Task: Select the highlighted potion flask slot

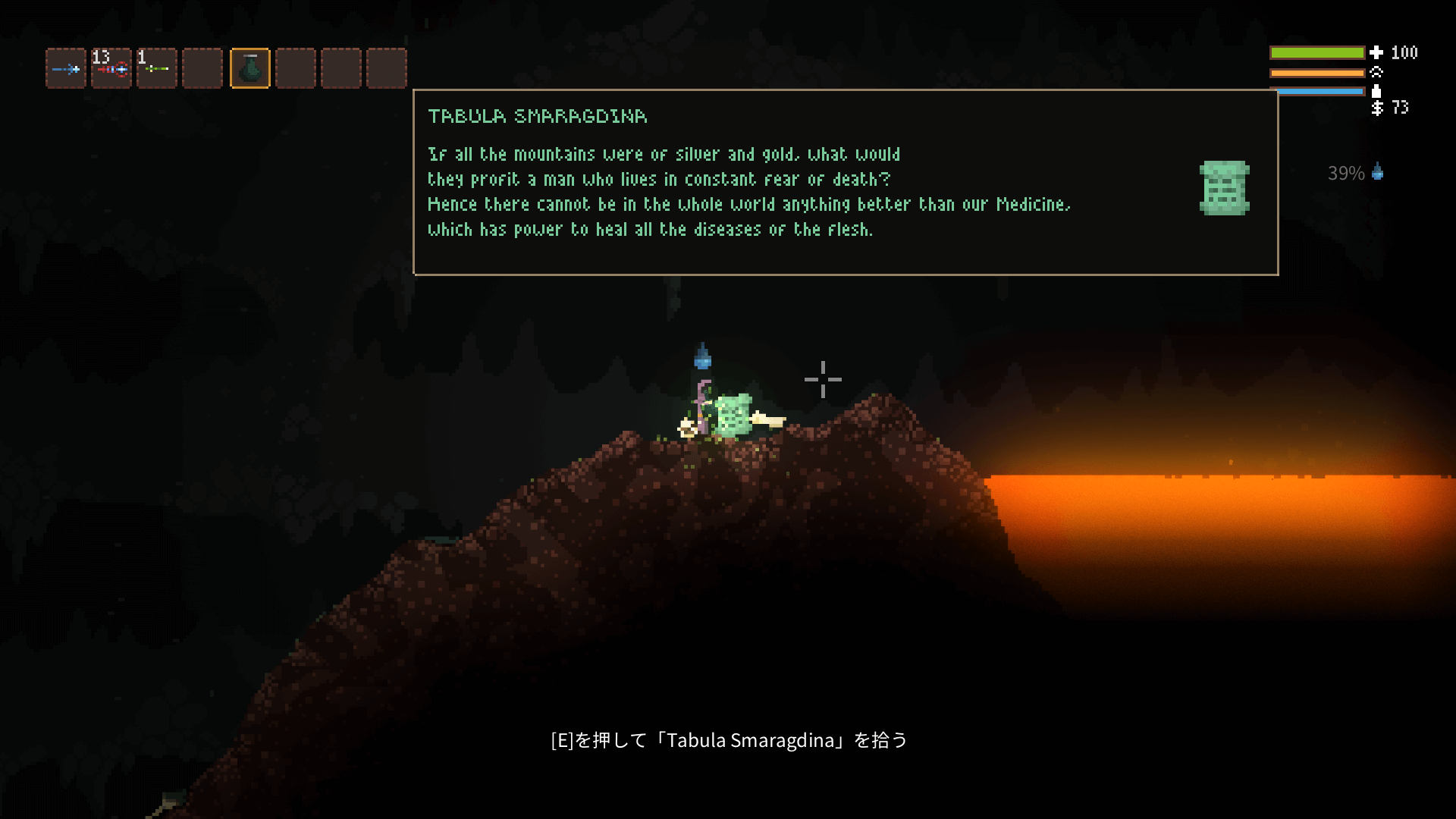Action: [x=249, y=69]
